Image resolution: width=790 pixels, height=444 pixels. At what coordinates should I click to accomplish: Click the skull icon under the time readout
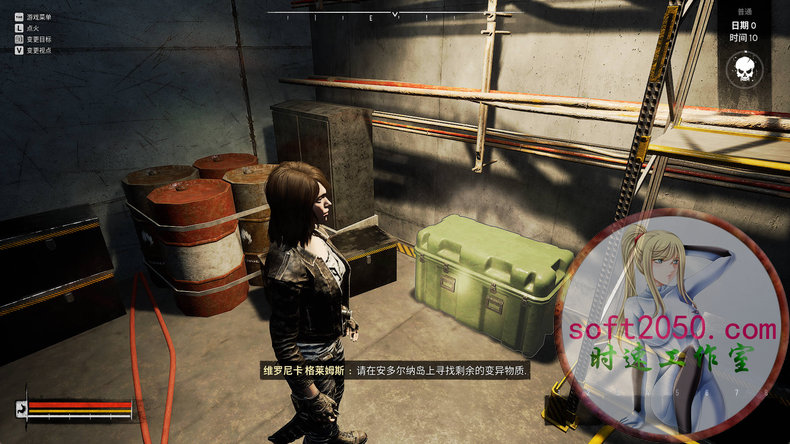[x=743, y=68]
